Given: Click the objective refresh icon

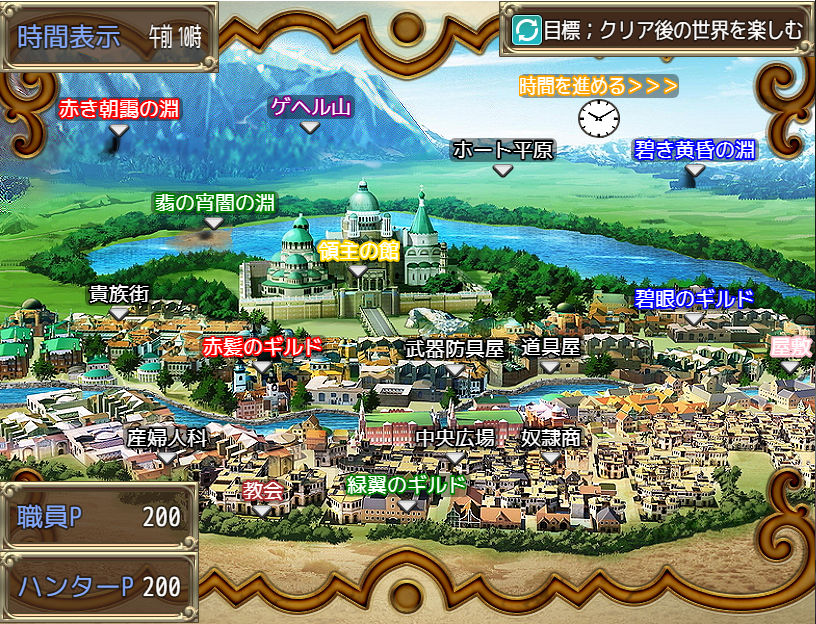Looking at the screenshot, I should (526, 30).
